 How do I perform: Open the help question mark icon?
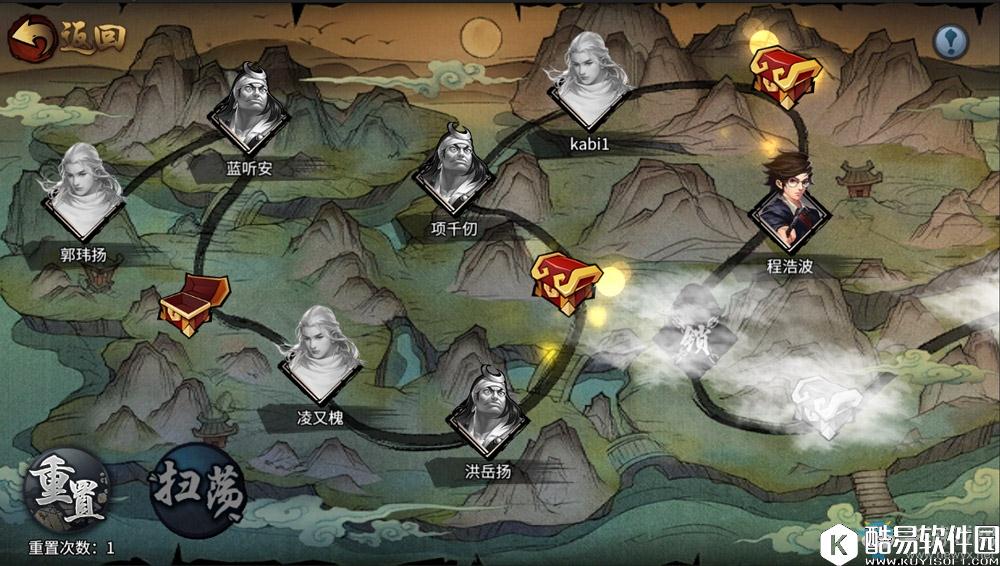click(x=950, y=41)
